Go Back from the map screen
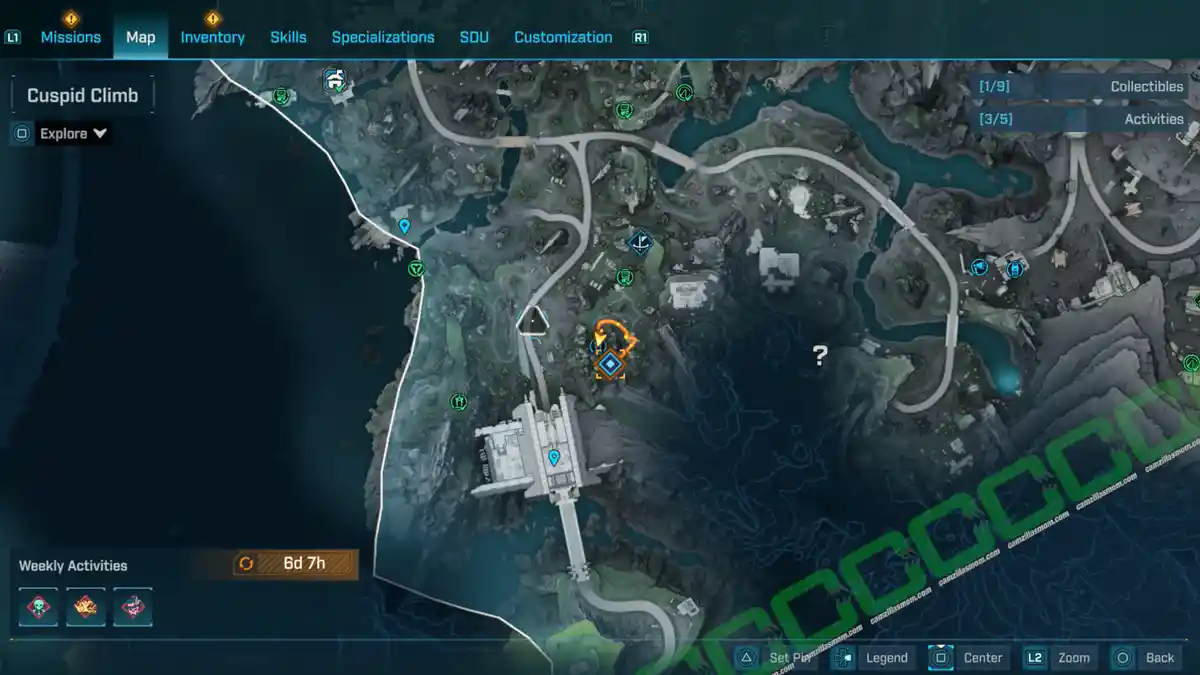1200x675 pixels. 1146,658
